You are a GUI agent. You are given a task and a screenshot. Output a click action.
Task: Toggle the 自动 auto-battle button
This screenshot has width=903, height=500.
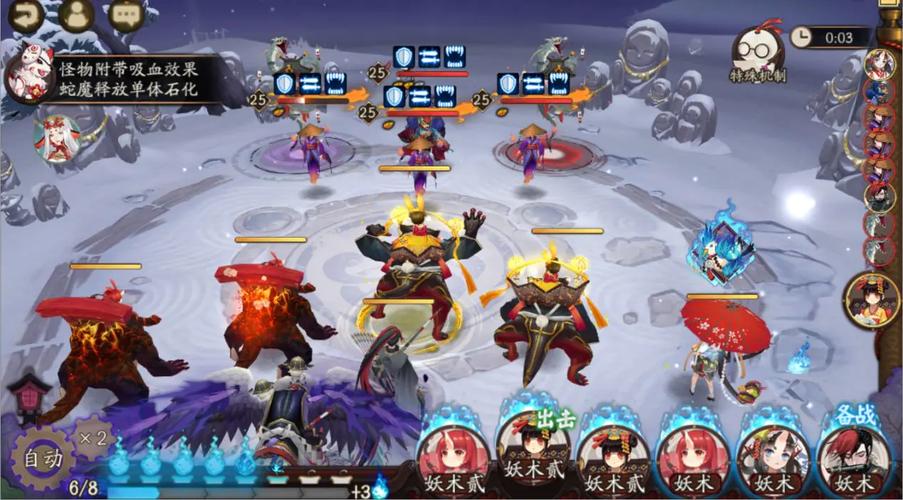pos(42,460)
